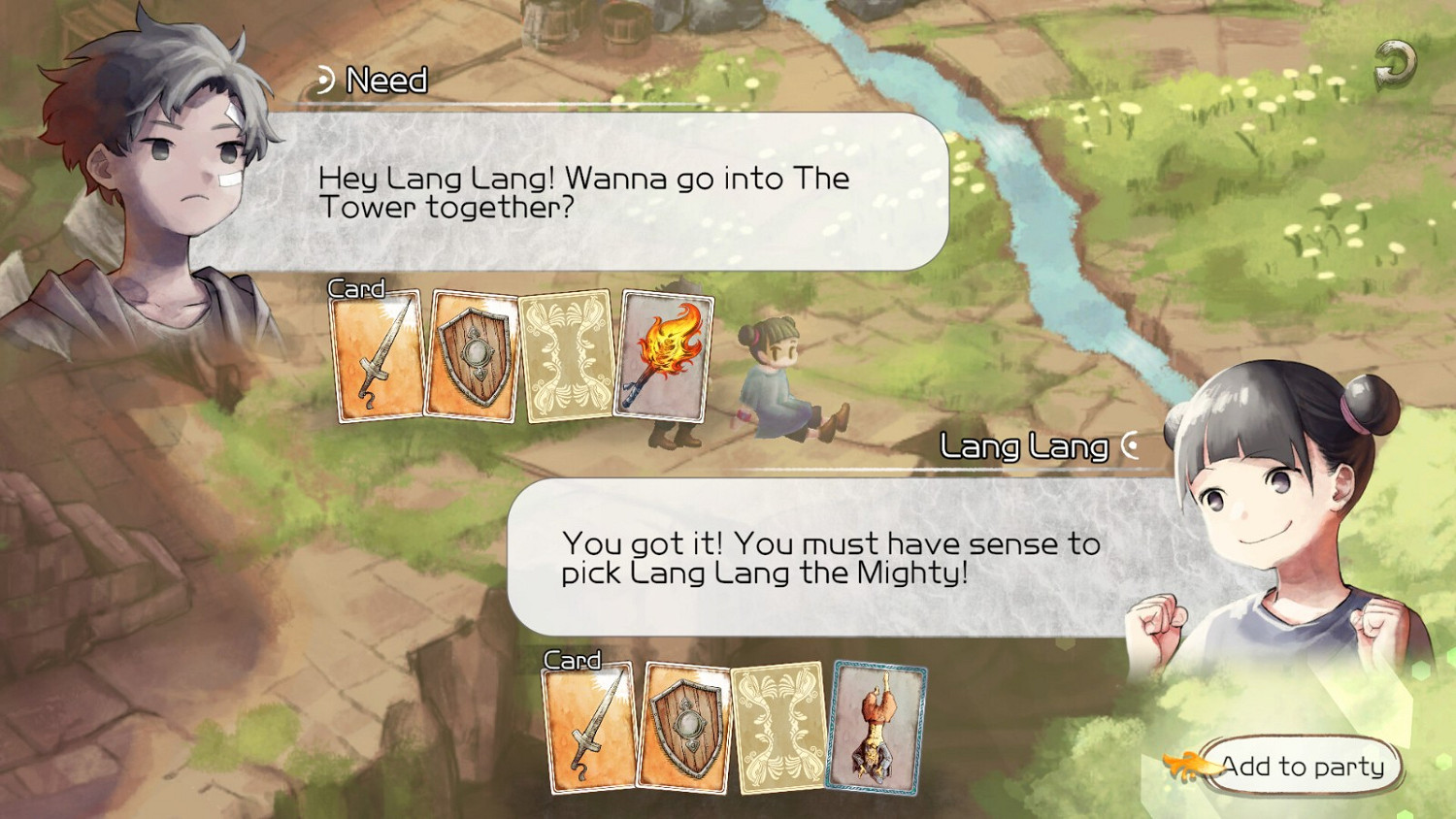Click the moon icon beside Lang Lang's name

click(1129, 444)
